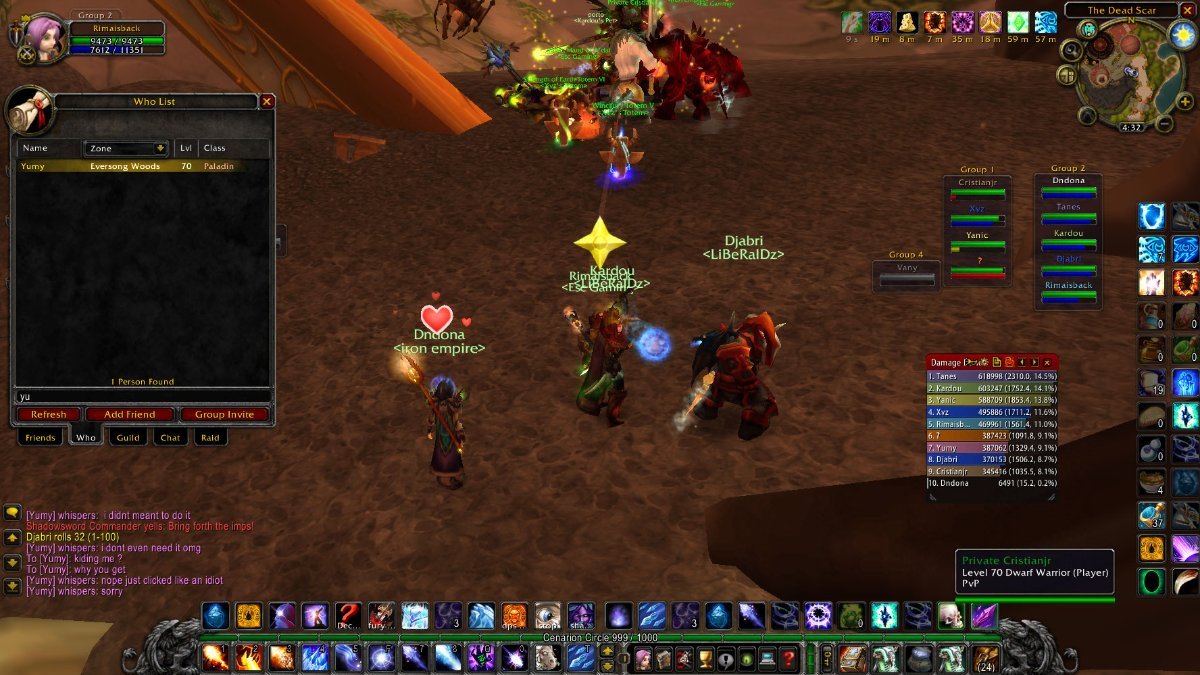Open the achievements trophy cup micro button
Viewport: 1200px width, 675px height.
pos(704,659)
